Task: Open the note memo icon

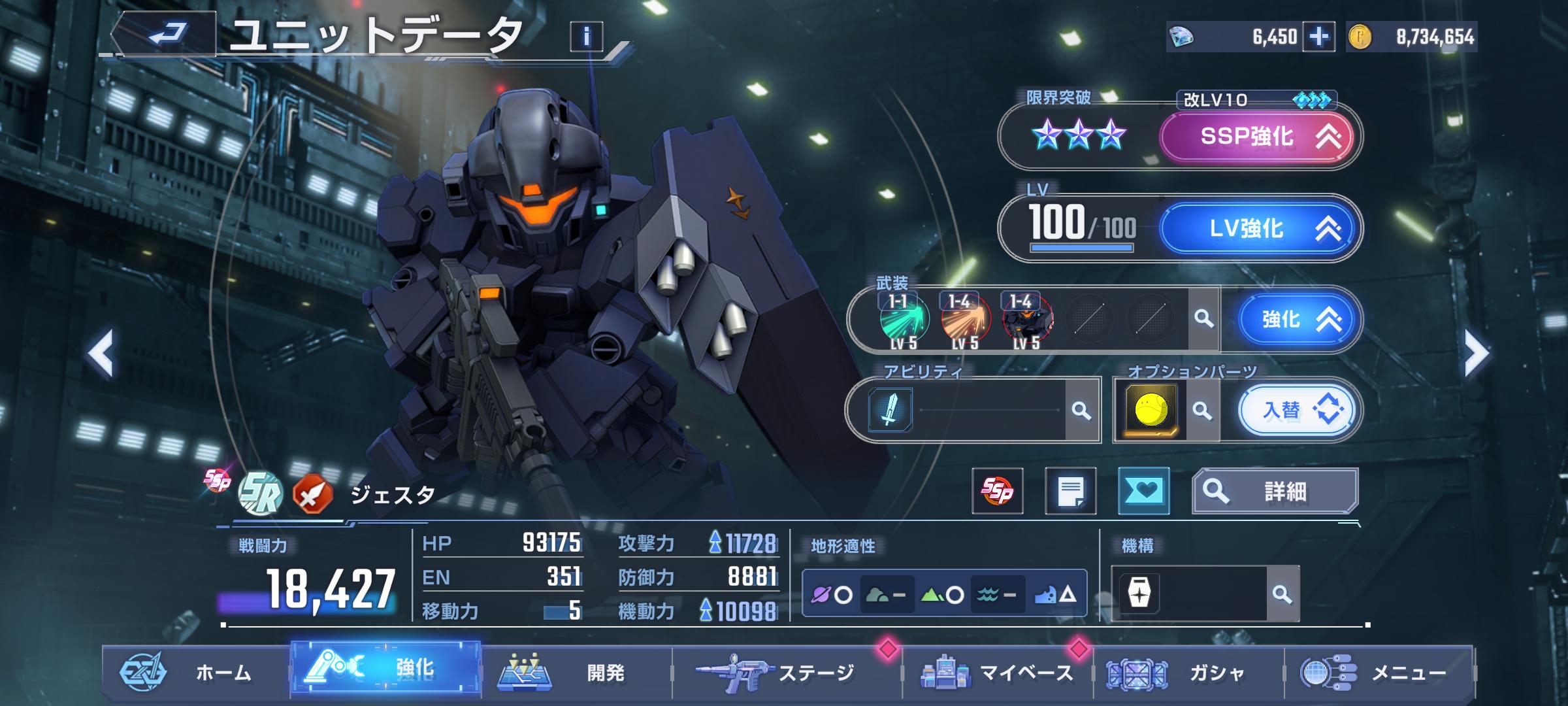Action: (x=1070, y=491)
